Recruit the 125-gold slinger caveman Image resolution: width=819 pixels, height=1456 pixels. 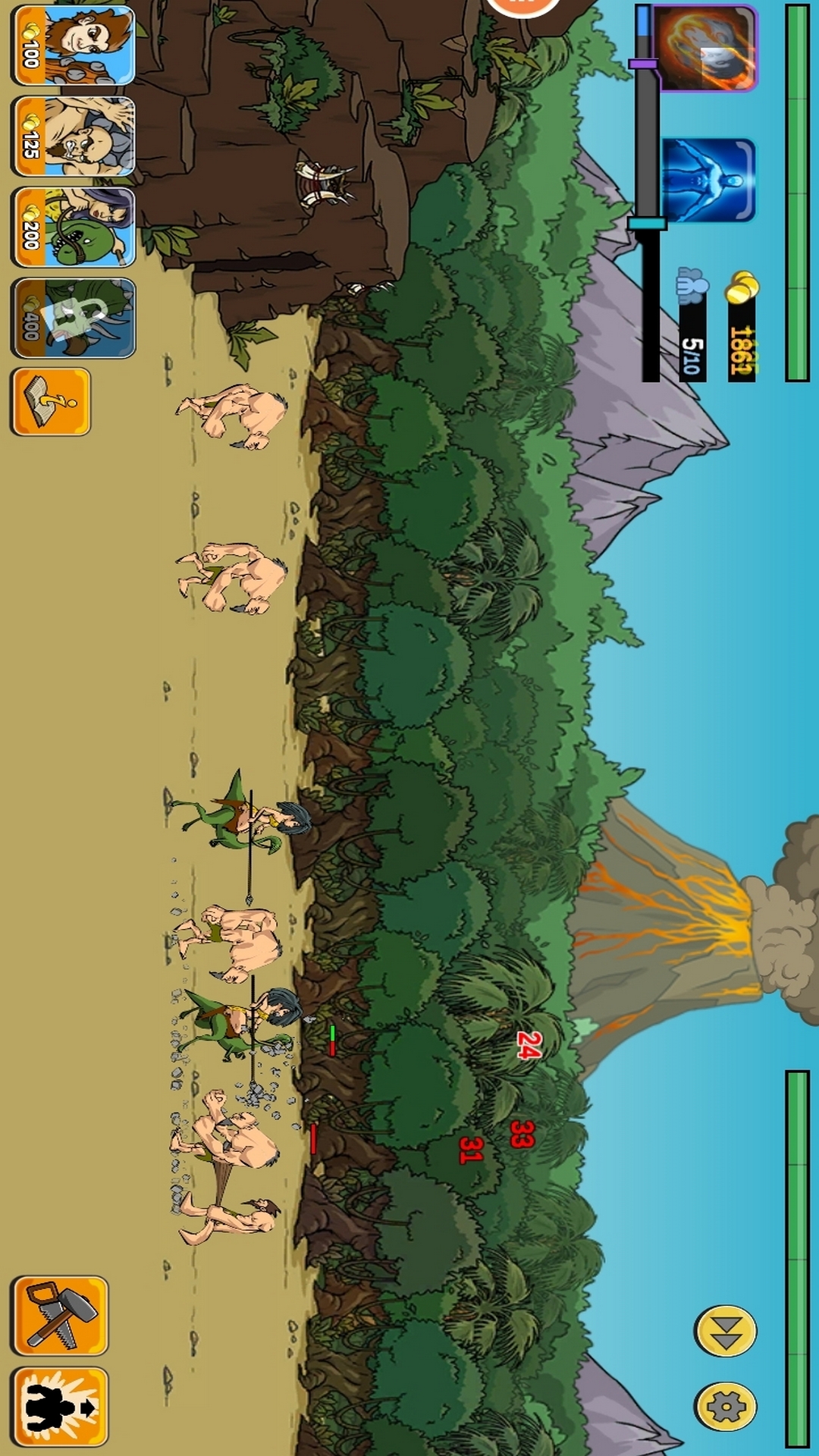73,136
